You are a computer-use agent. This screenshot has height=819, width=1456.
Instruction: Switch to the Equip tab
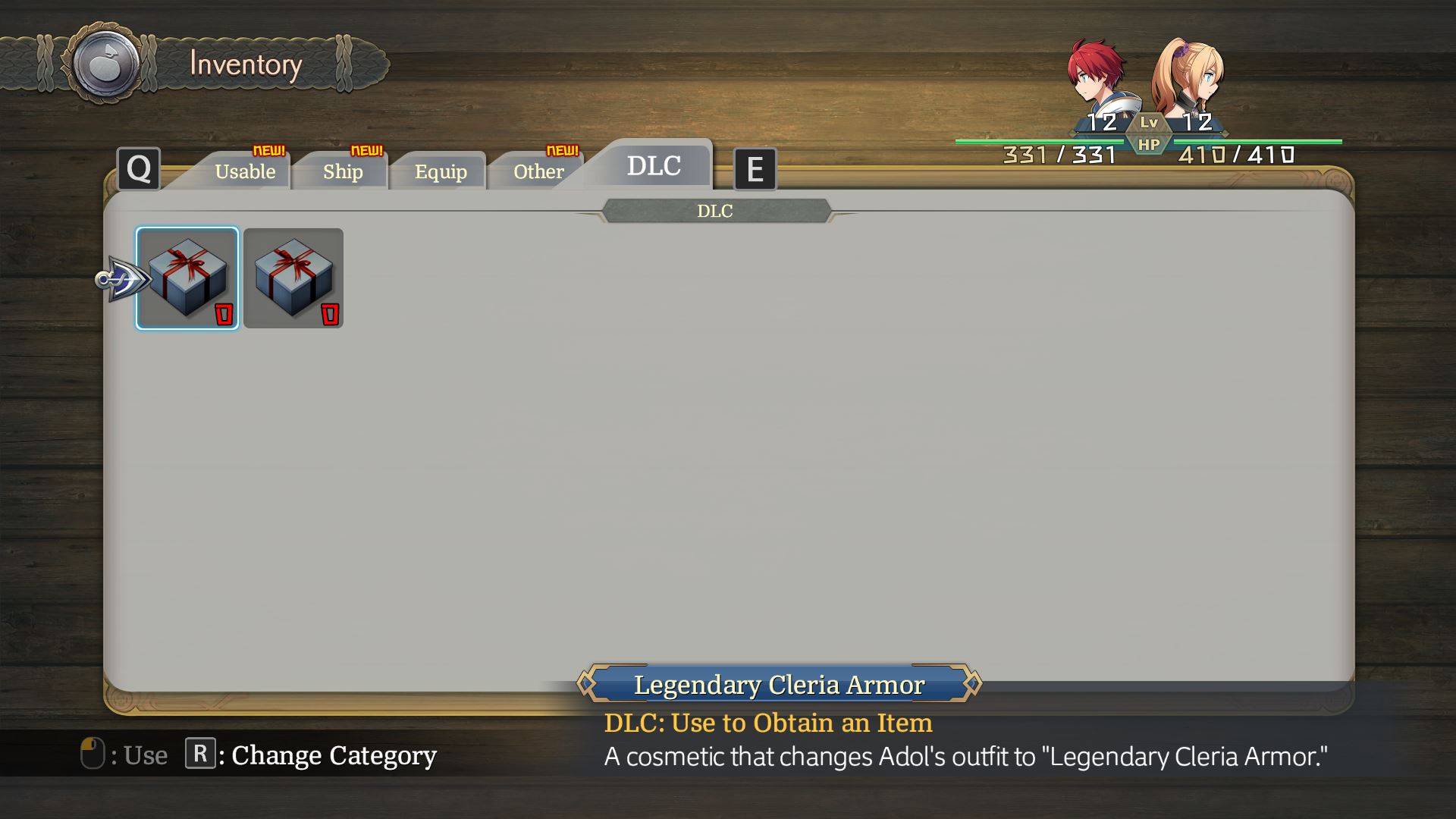click(438, 172)
